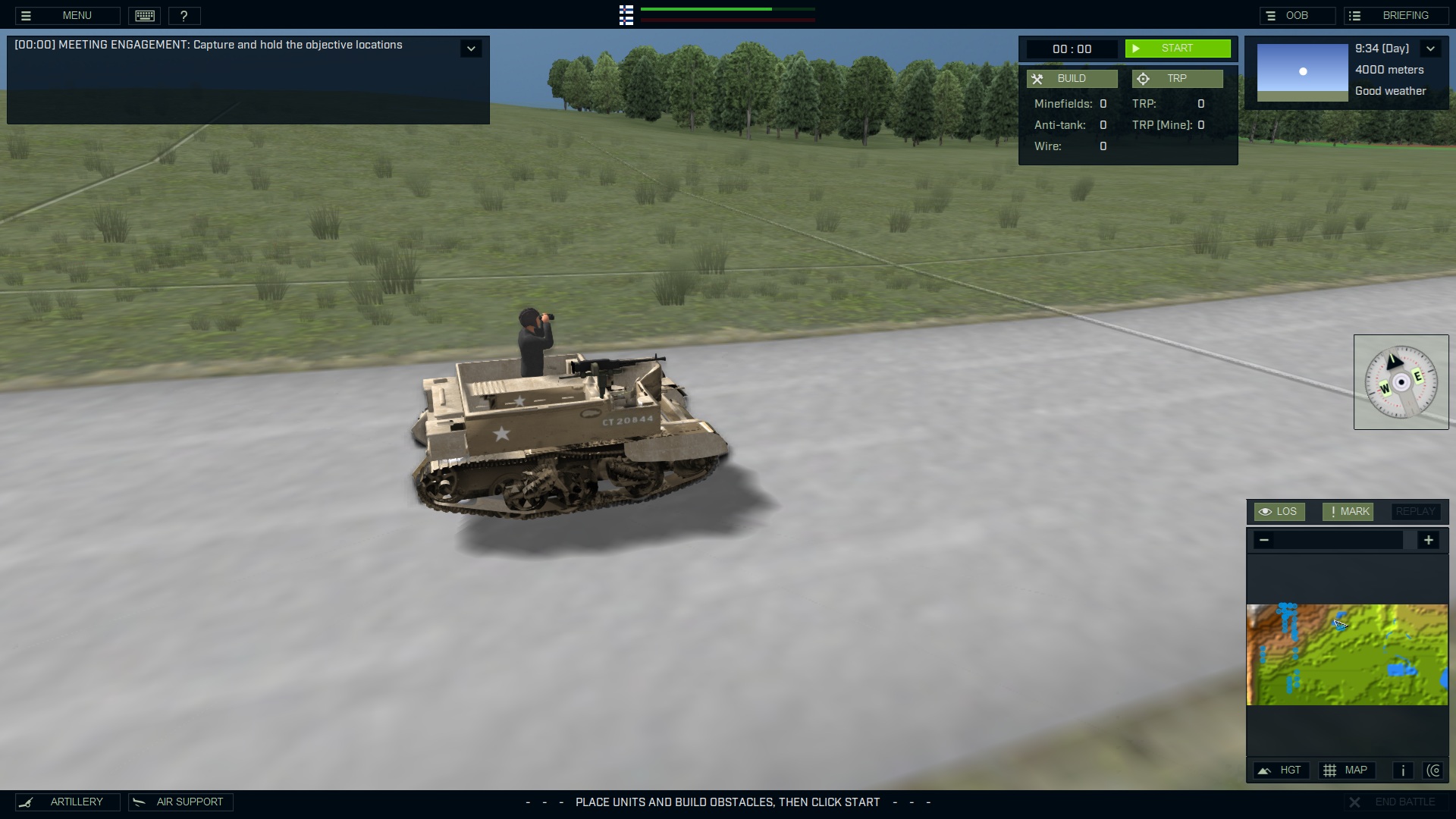
Task: Open the OOB list
Action: pos(1298,15)
